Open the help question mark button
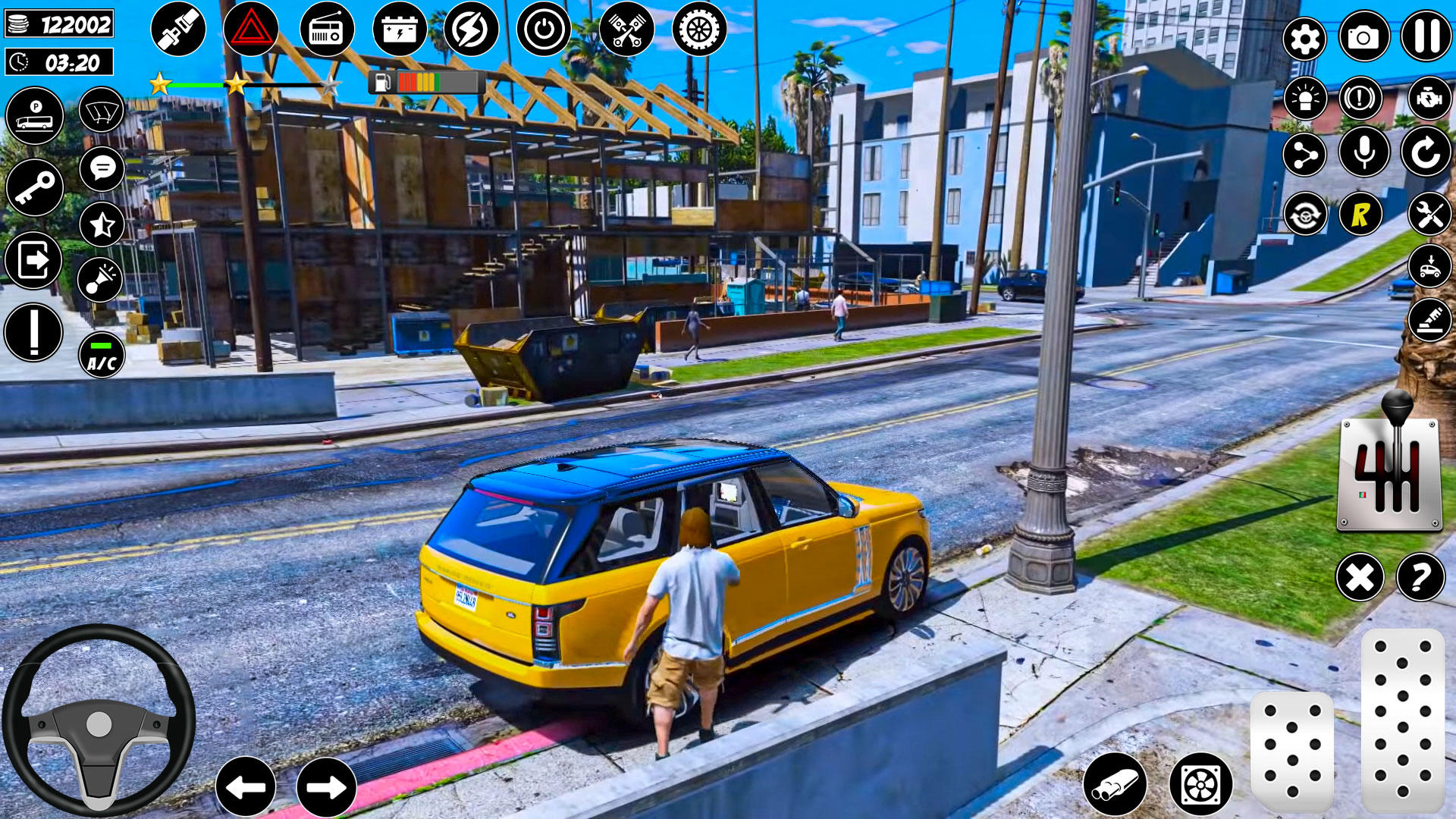 pos(1420,577)
